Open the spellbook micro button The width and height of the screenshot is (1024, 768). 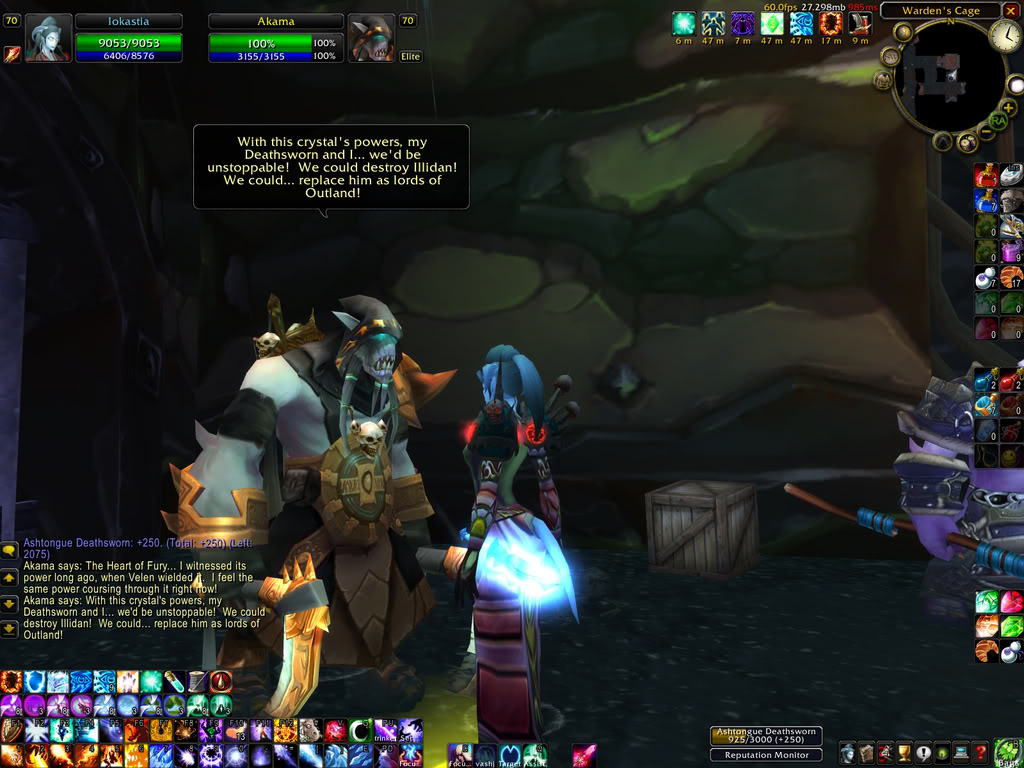point(867,752)
